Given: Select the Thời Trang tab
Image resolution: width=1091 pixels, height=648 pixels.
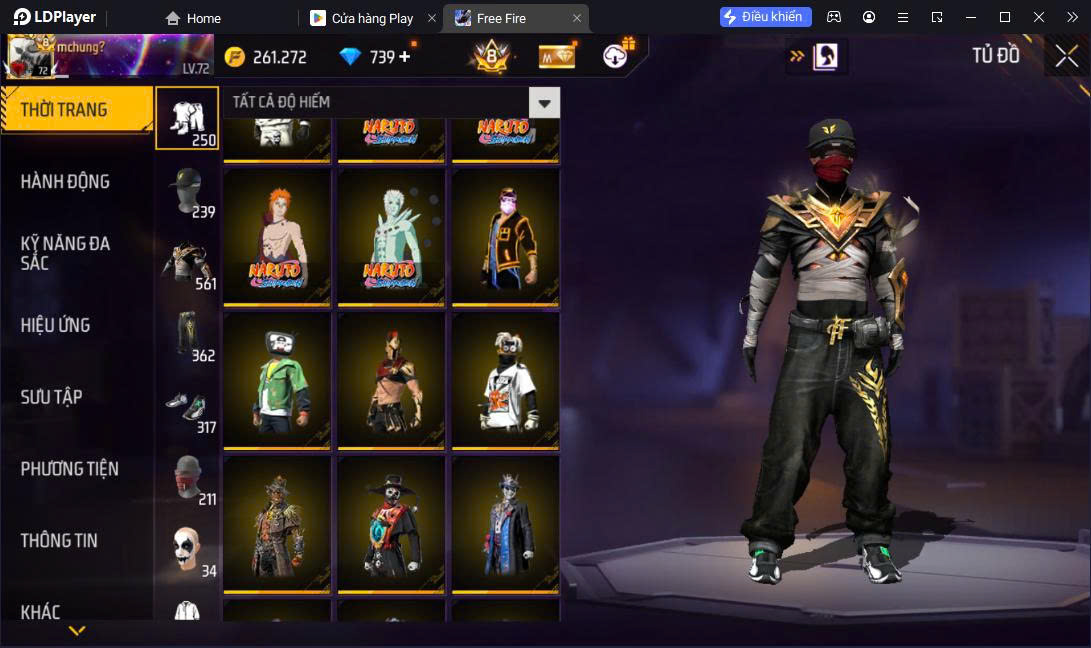Looking at the screenshot, I should click(64, 110).
